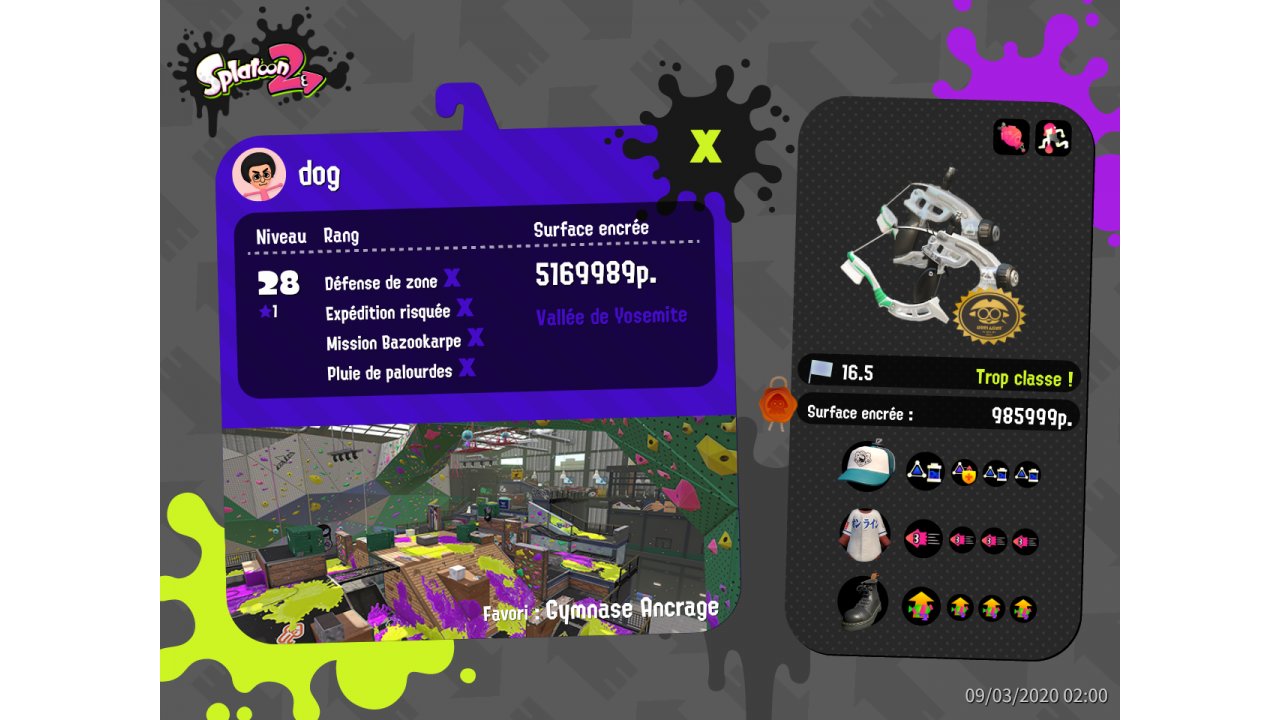Viewport: 1280px width, 720px height.
Task: Click the orange squid charm between cards
Action: 777,404
